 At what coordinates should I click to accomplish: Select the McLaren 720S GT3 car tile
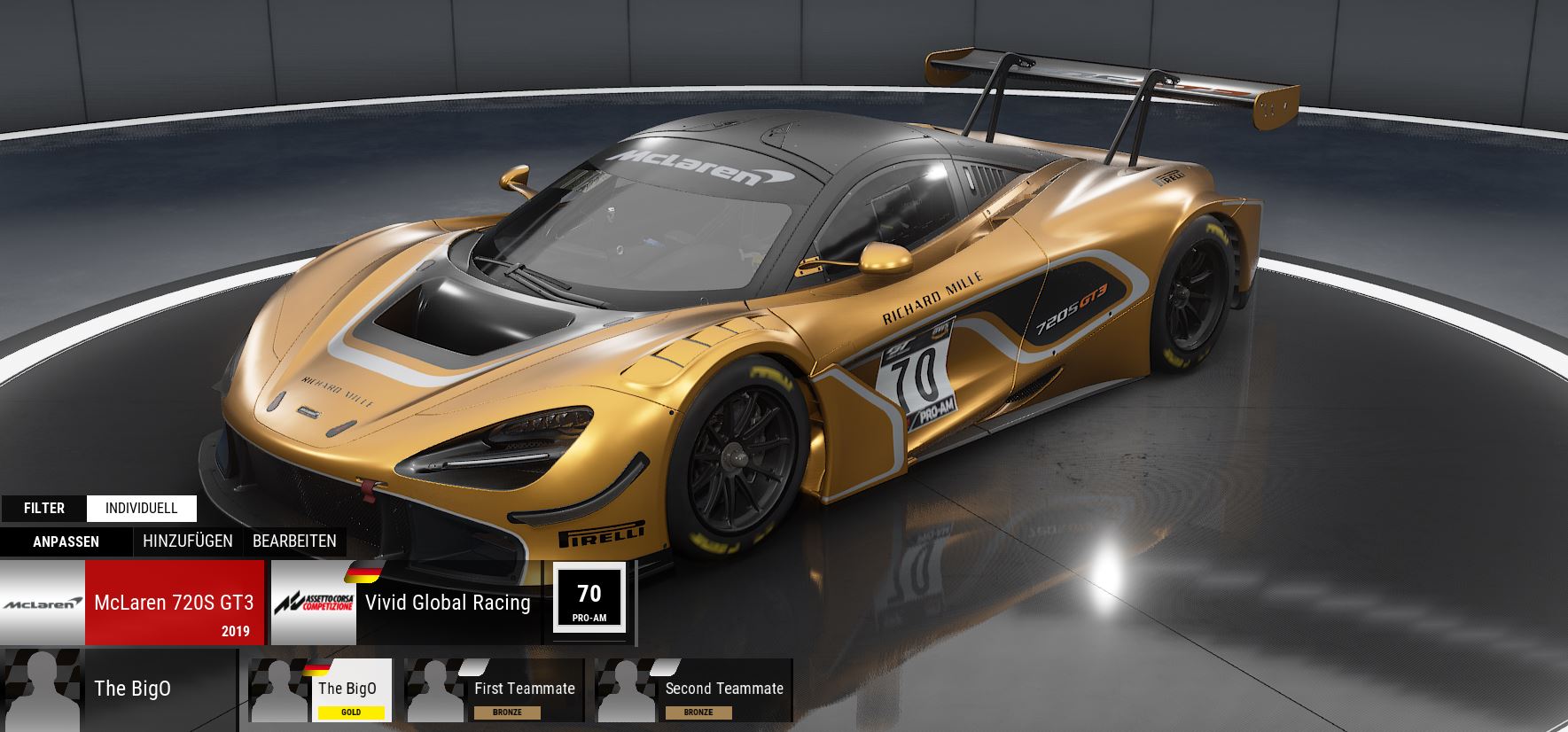point(133,603)
